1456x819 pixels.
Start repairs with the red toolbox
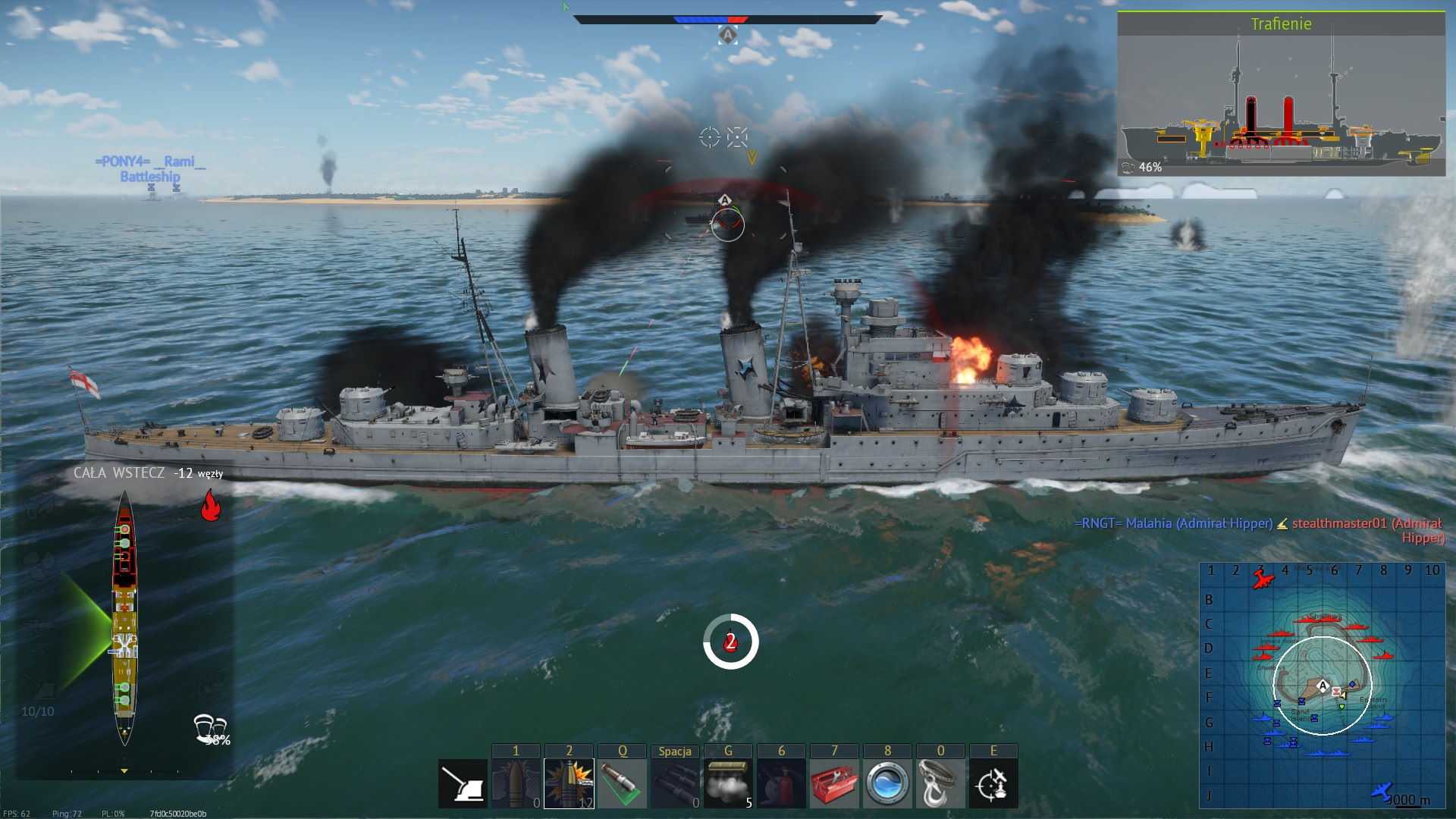834,784
